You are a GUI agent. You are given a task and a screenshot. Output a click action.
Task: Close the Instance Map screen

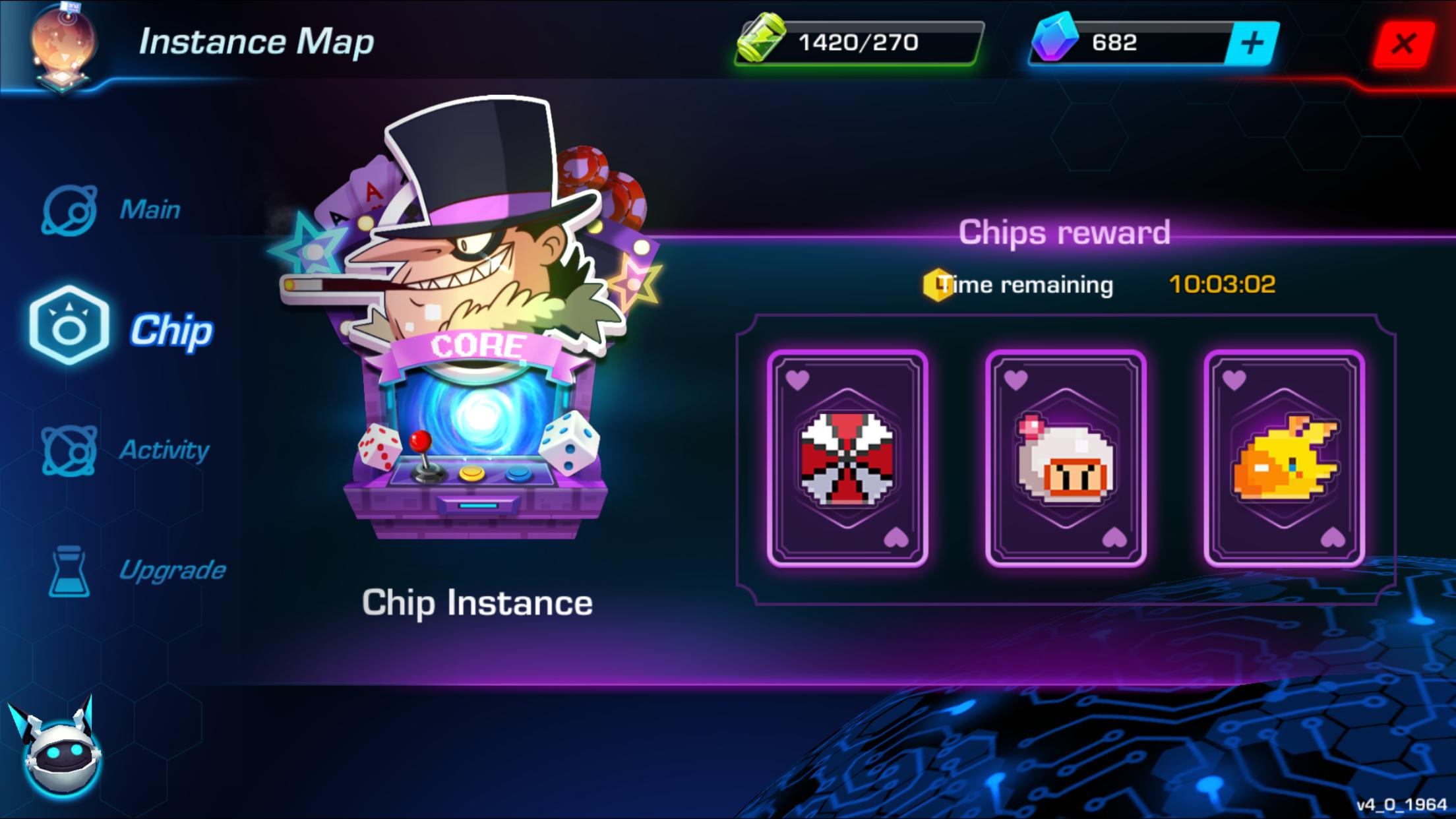[x=1403, y=44]
